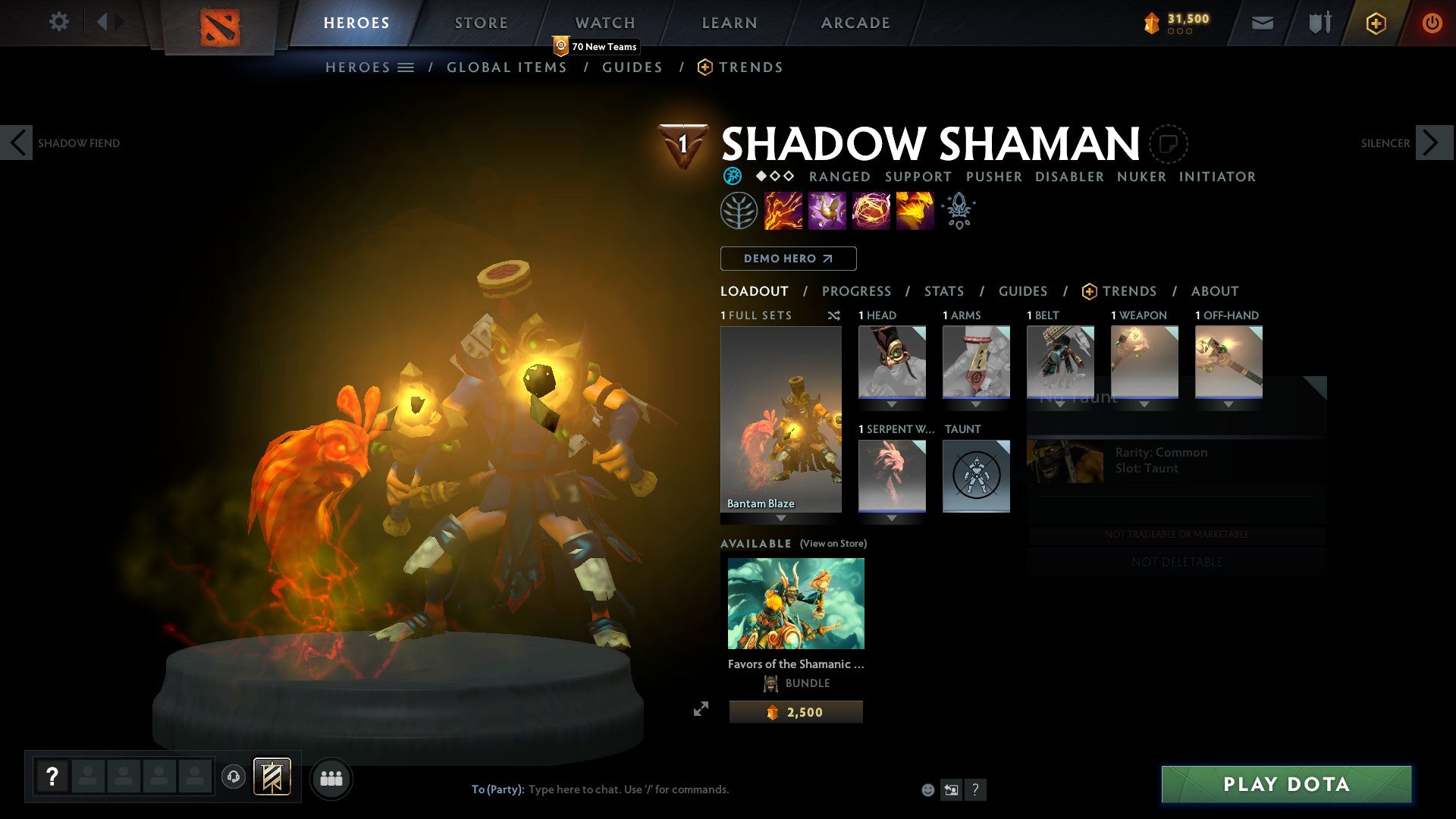
Task: Open the Heroes hamburger menu
Action: (405, 67)
